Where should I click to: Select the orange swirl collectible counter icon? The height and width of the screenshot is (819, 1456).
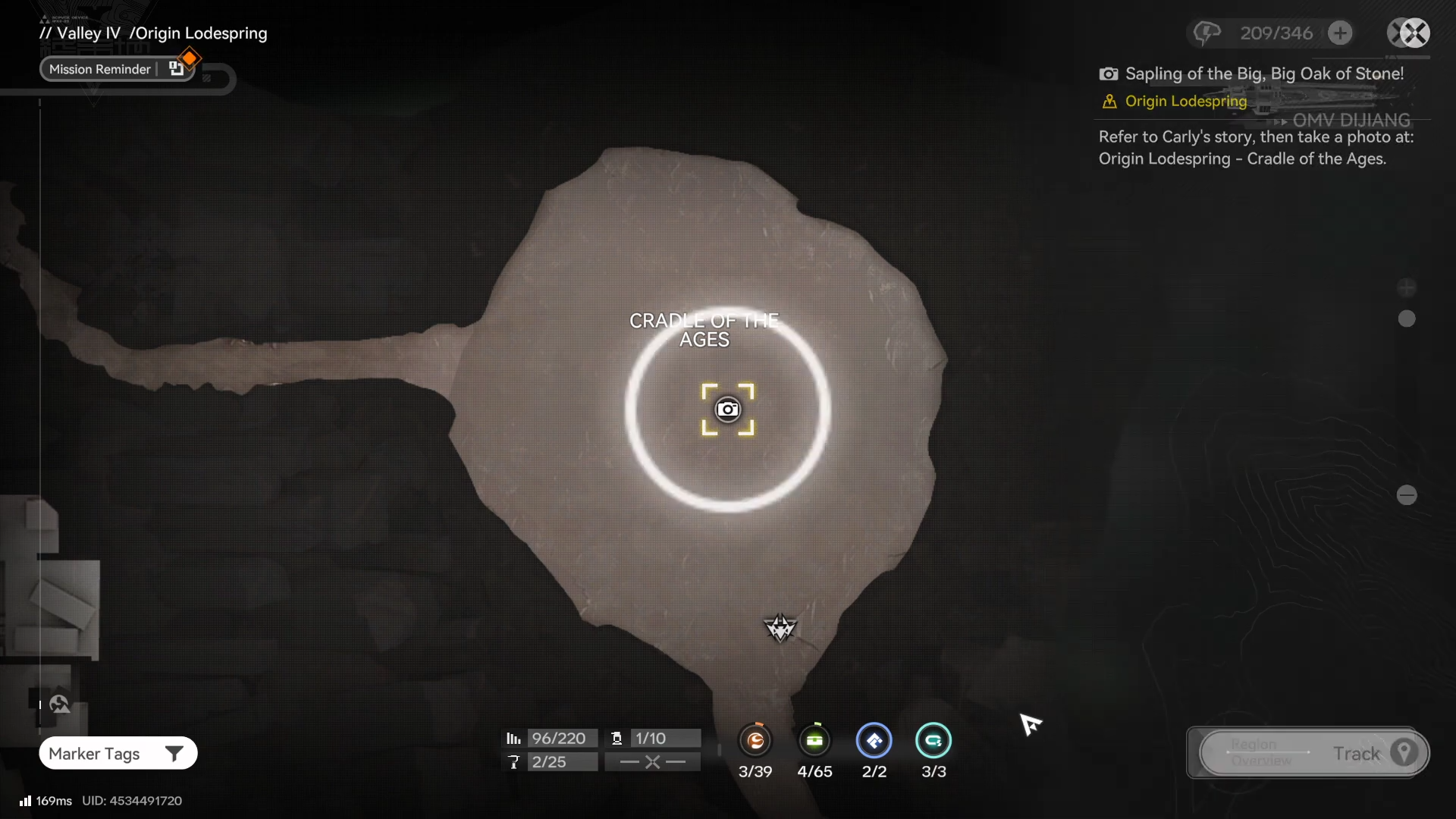[x=755, y=741]
